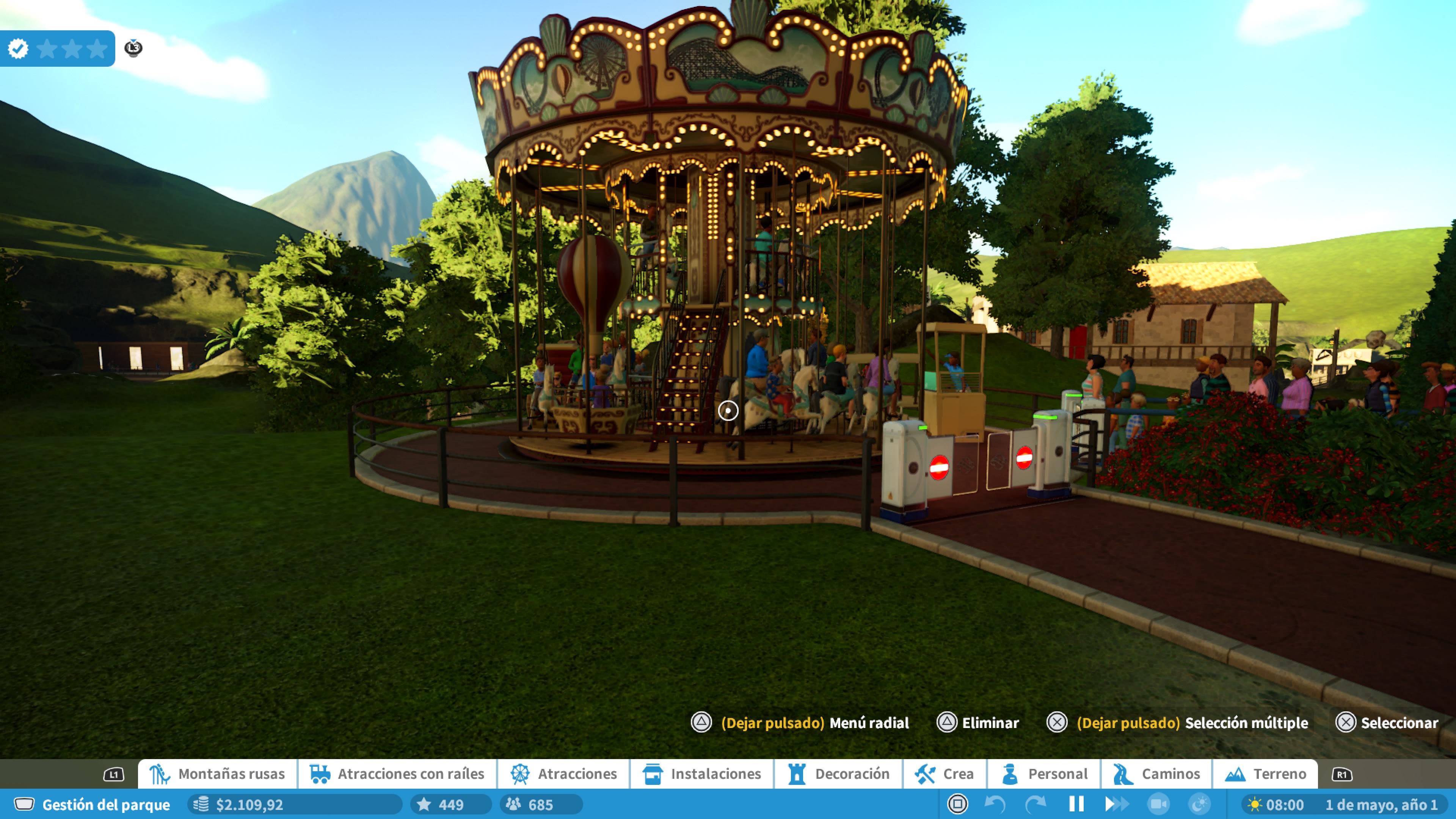1456x819 pixels.
Task: Show the Personal staff tab
Action: [x=1044, y=774]
